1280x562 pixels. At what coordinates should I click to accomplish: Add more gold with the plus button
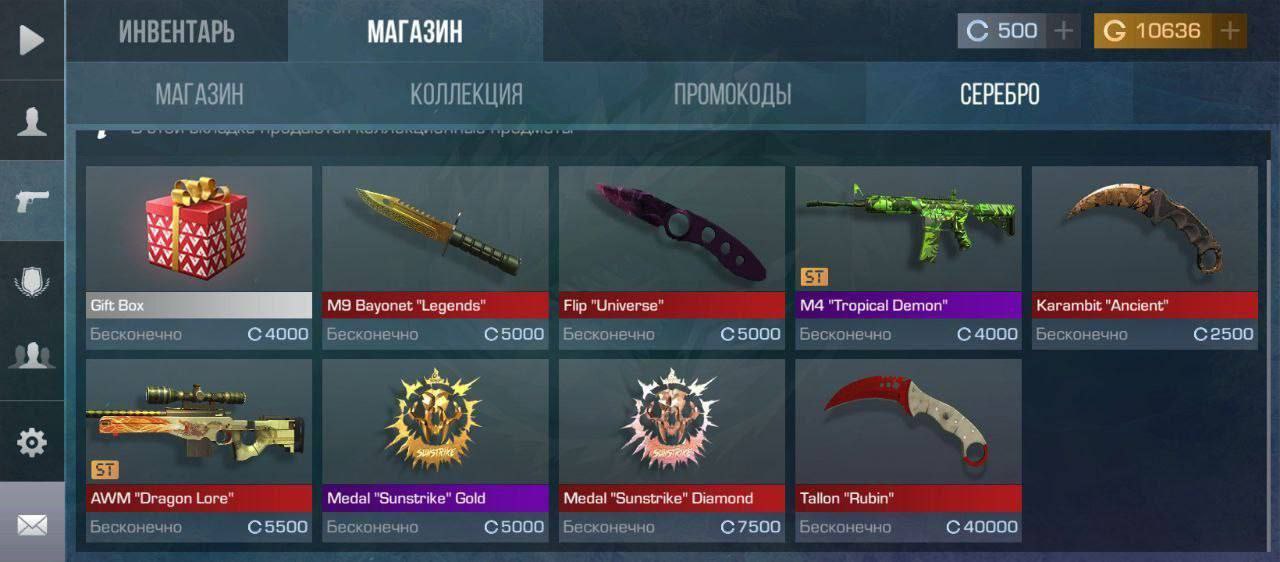coord(1230,31)
